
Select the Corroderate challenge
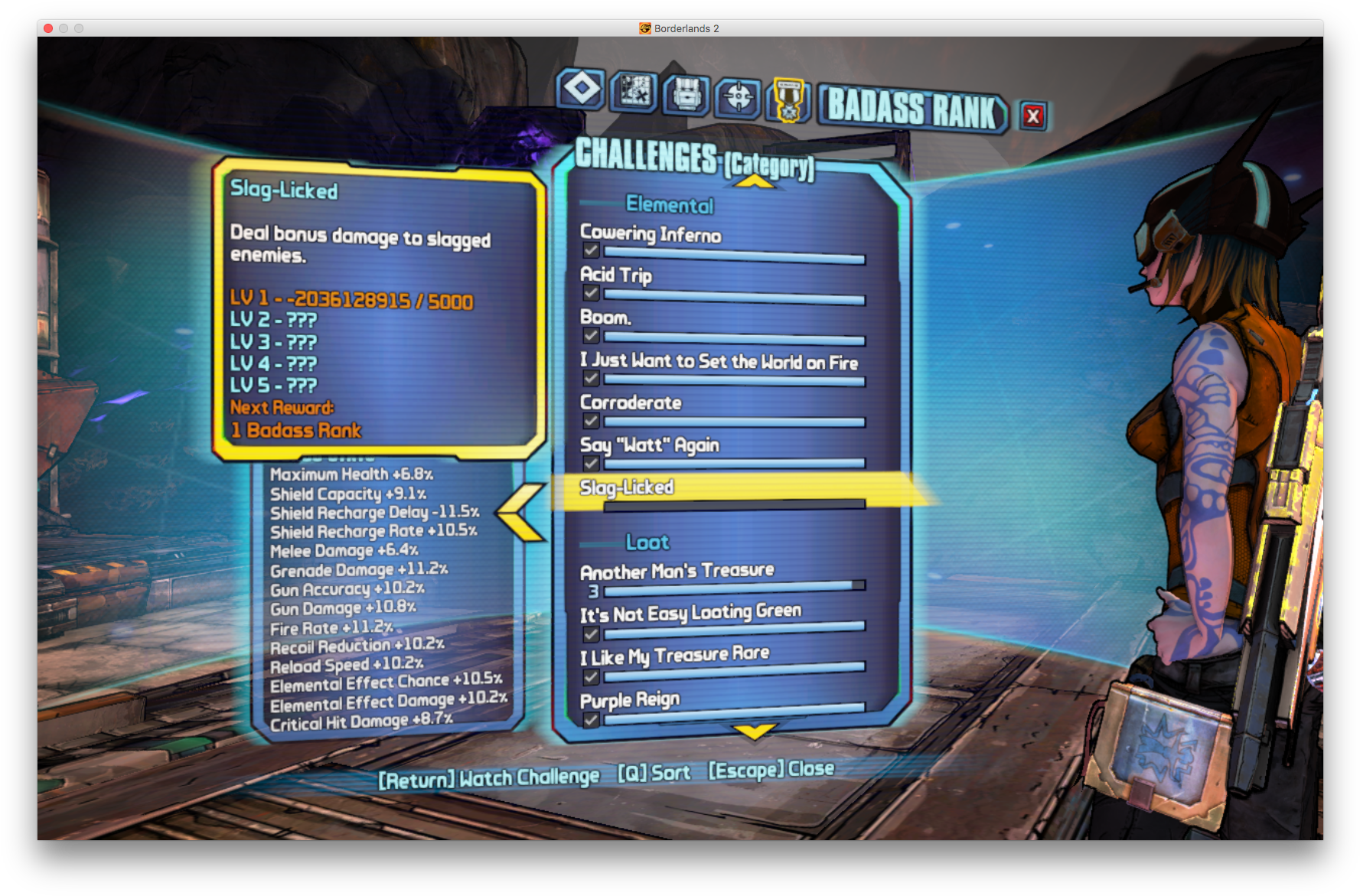[631, 402]
